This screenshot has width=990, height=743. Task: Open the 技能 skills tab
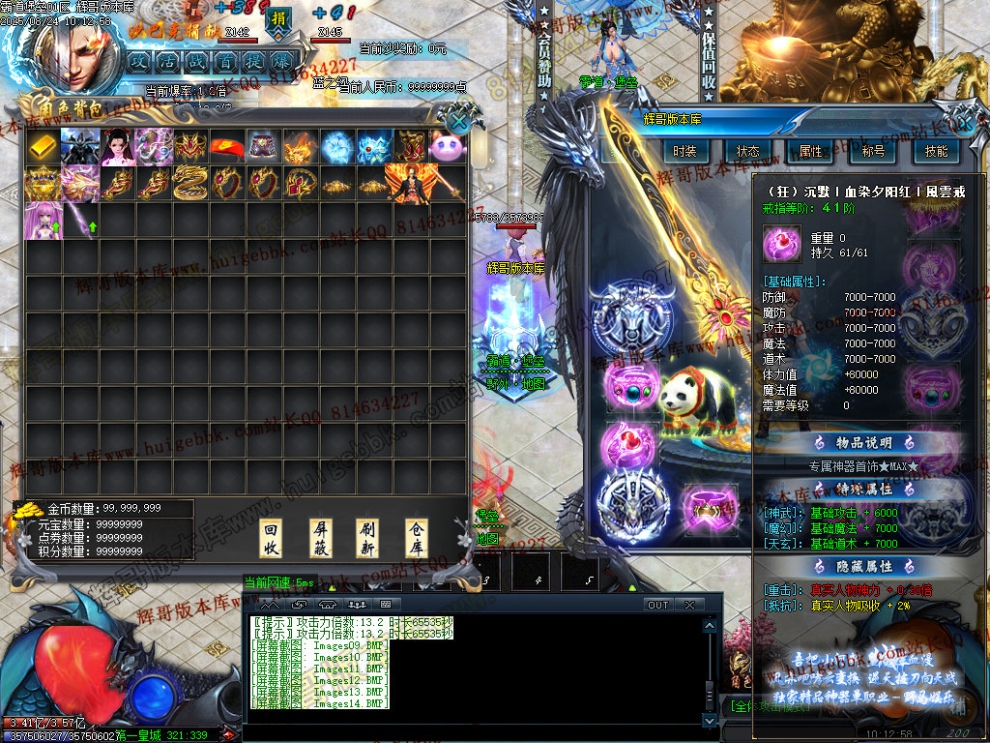936,152
